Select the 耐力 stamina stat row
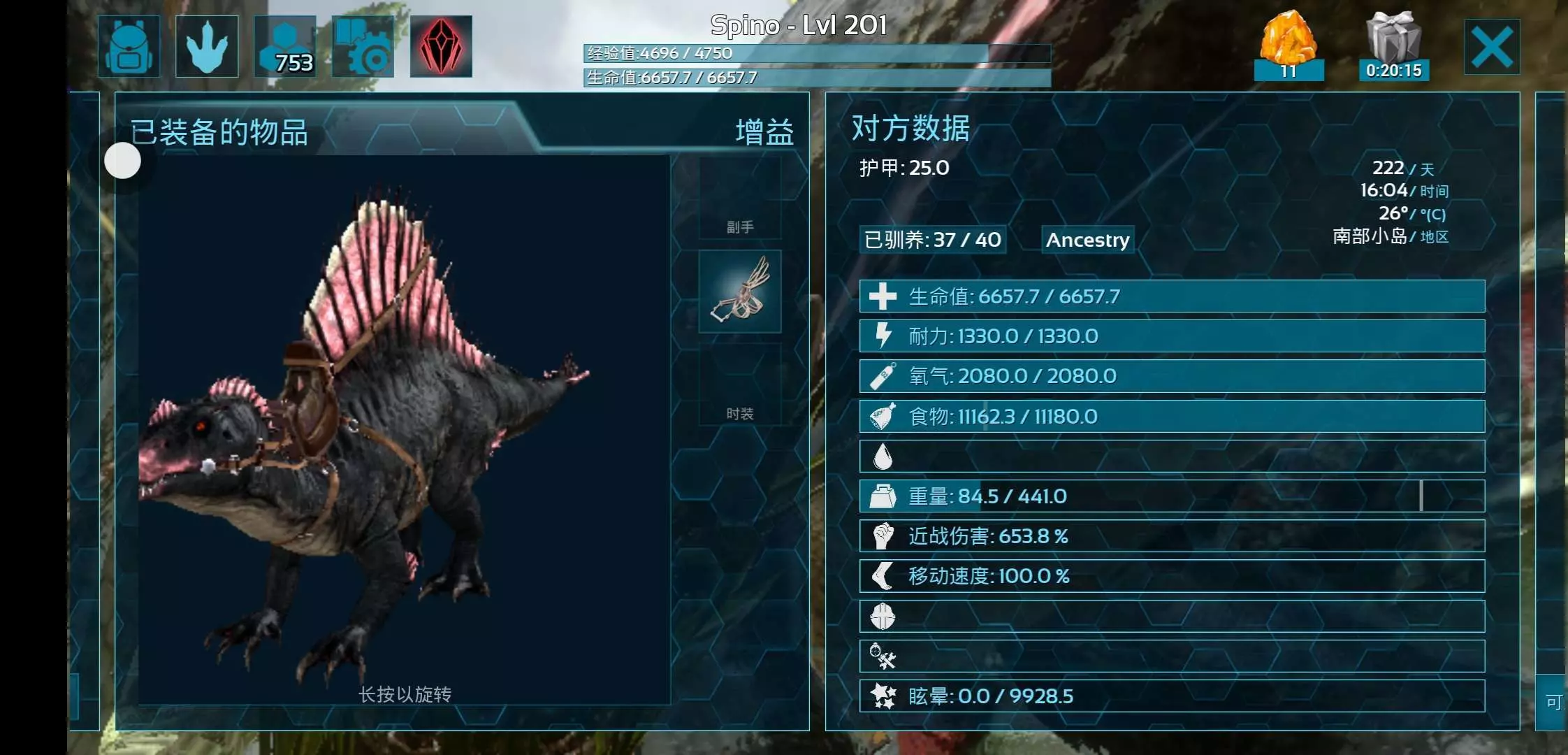This screenshot has height=755, width=1568. coord(1172,336)
